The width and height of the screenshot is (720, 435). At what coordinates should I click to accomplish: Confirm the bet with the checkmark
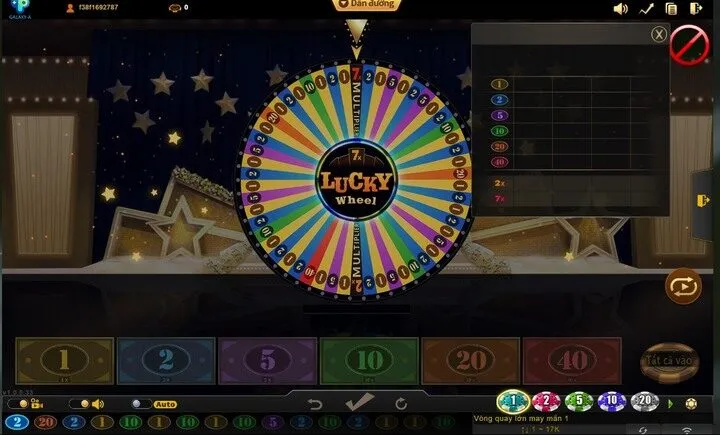click(358, 403)
